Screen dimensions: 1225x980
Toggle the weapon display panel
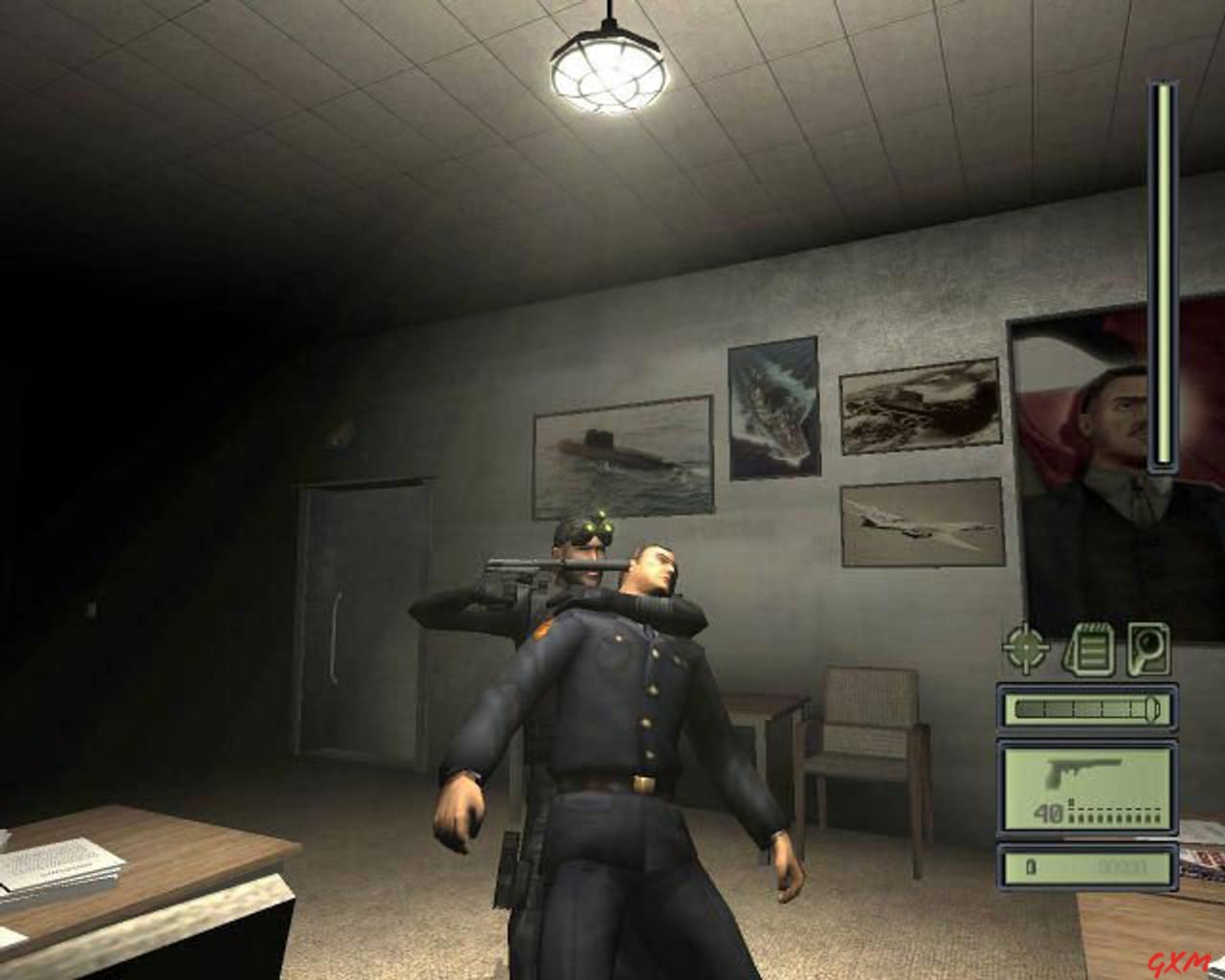(1086, 787)
